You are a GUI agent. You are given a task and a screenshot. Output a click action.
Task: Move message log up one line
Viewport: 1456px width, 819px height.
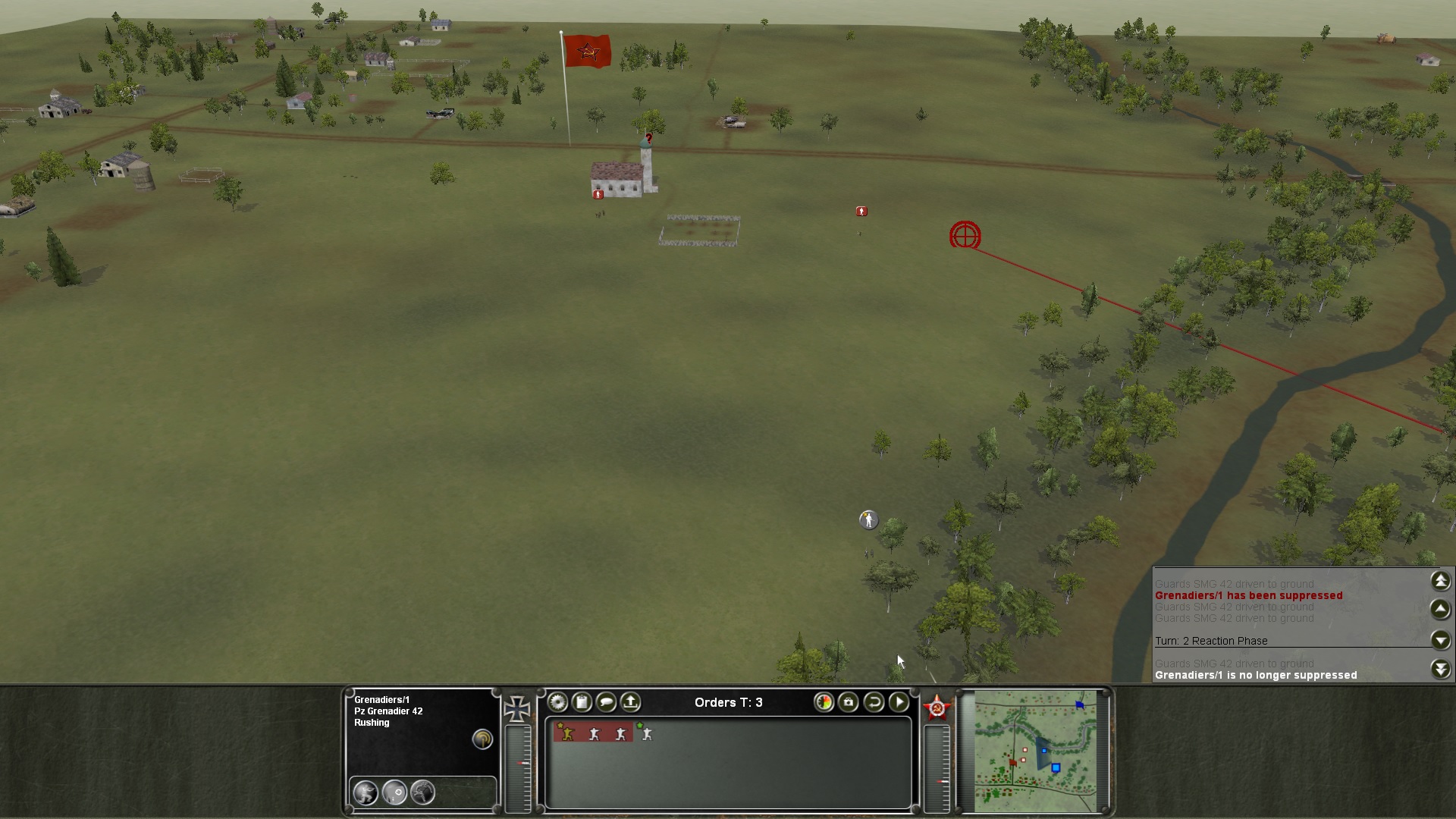click(1441, 610)
